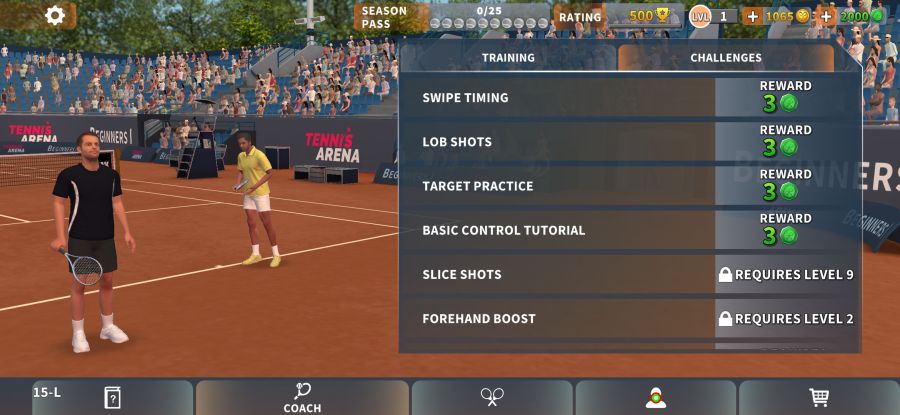This screenshot has width=900, height=415.
Task: Select the locked Slice Shots training
Action: (x=630, y=274)
